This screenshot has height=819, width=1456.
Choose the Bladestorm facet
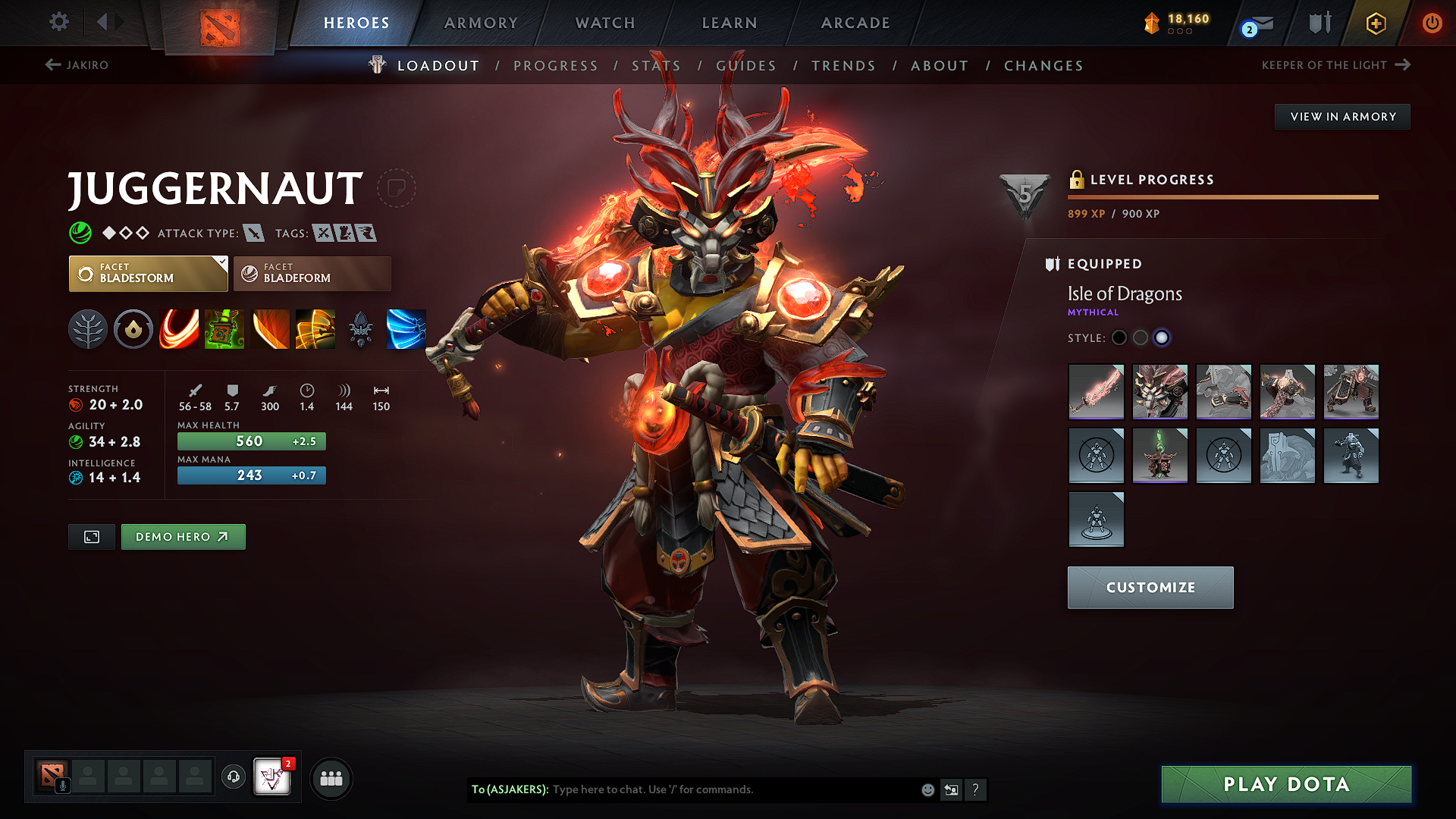(148, 274)
